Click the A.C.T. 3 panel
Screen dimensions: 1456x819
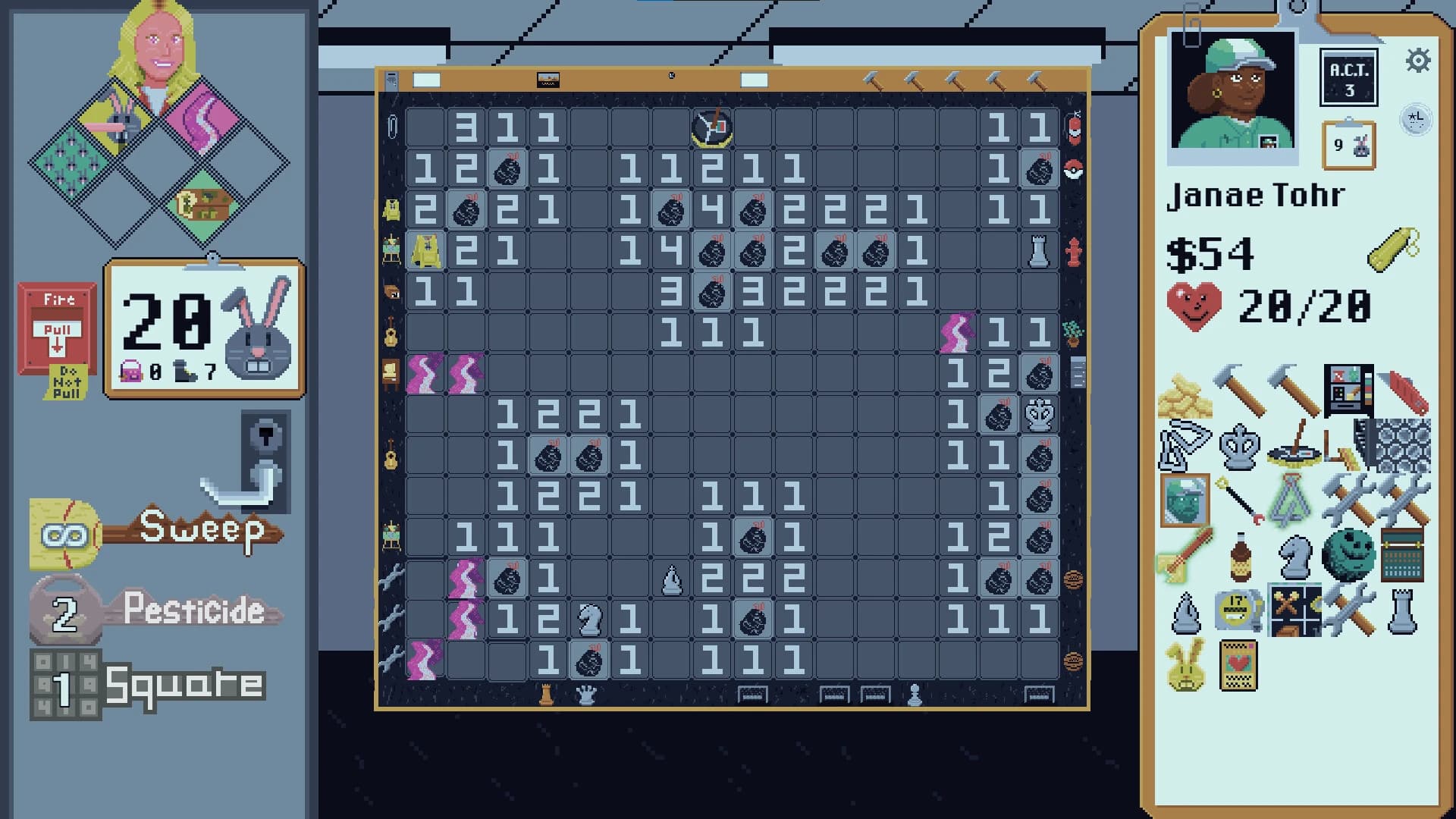[1349, 76]
